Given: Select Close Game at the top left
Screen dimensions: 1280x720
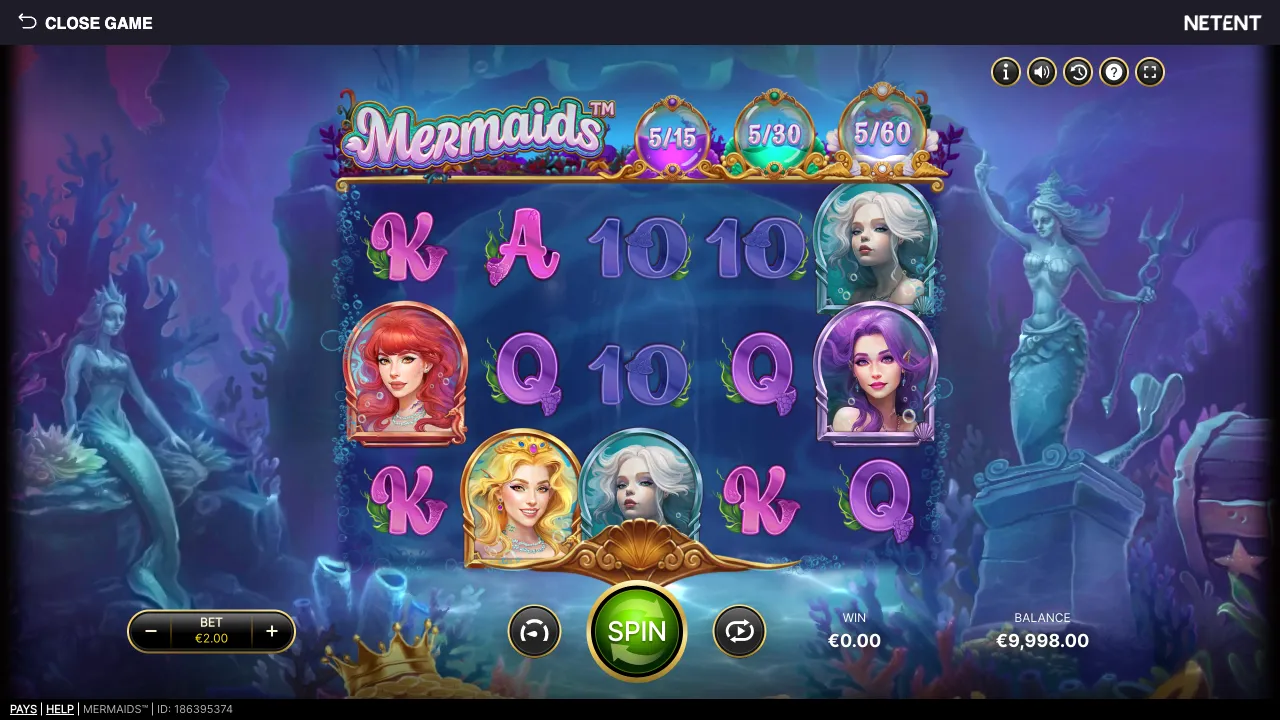Looking at the screenshot, I should click(x=99, y=23).
